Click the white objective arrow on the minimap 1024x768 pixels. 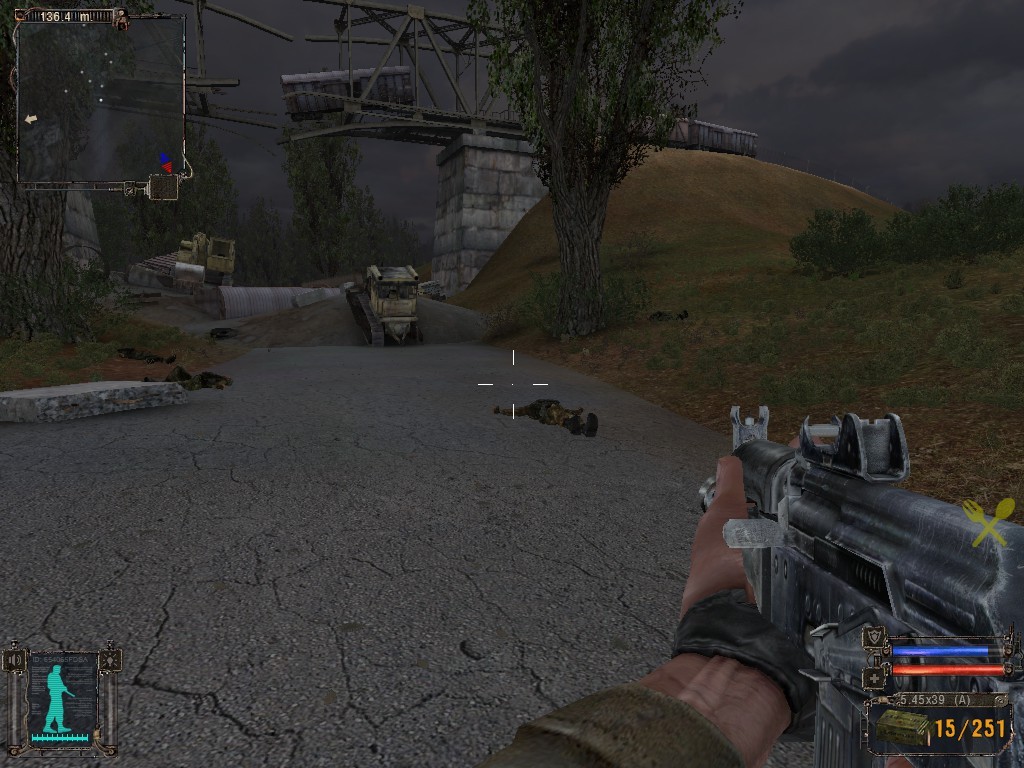click(31, 119)
